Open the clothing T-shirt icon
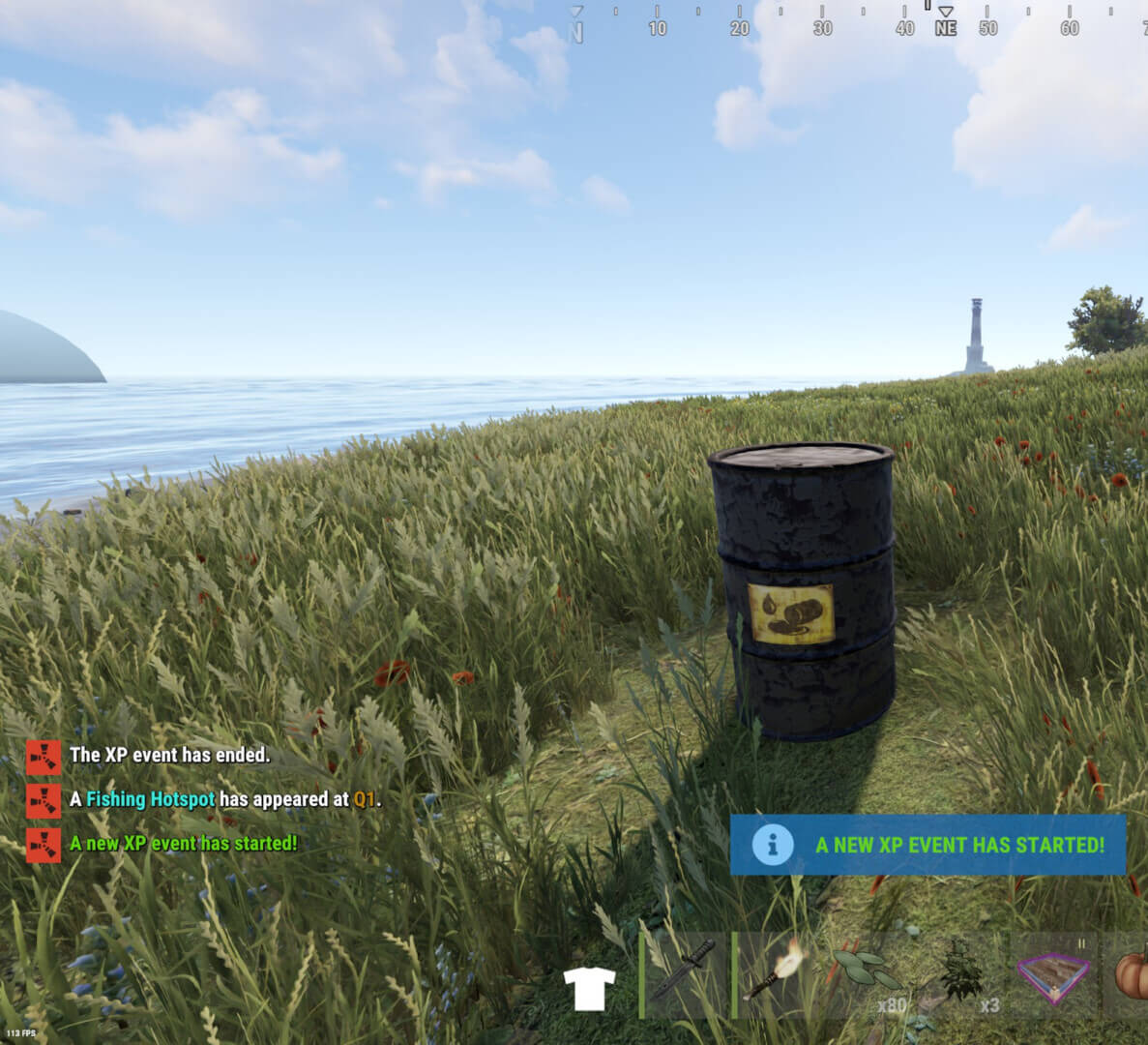This screenshot has width=1148, height=1045. [x=589, y=989]
